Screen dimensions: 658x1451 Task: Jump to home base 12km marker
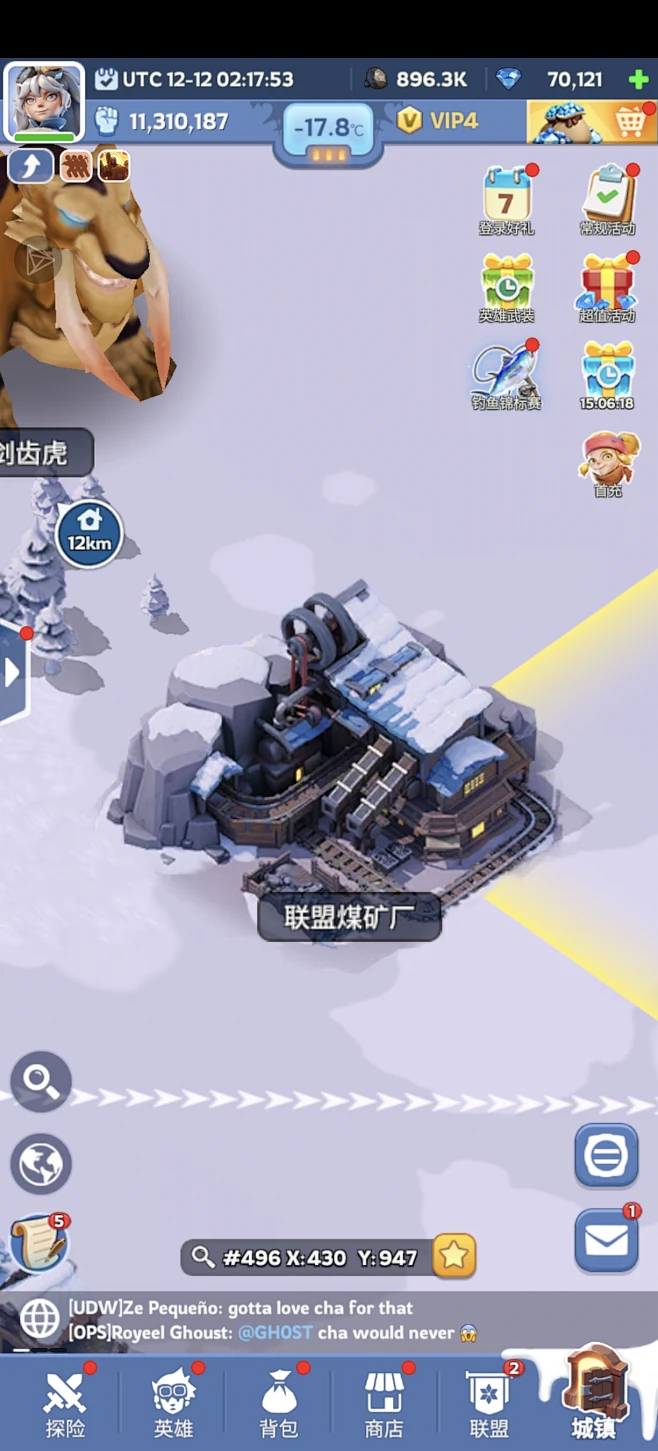(x=89, y=532)
